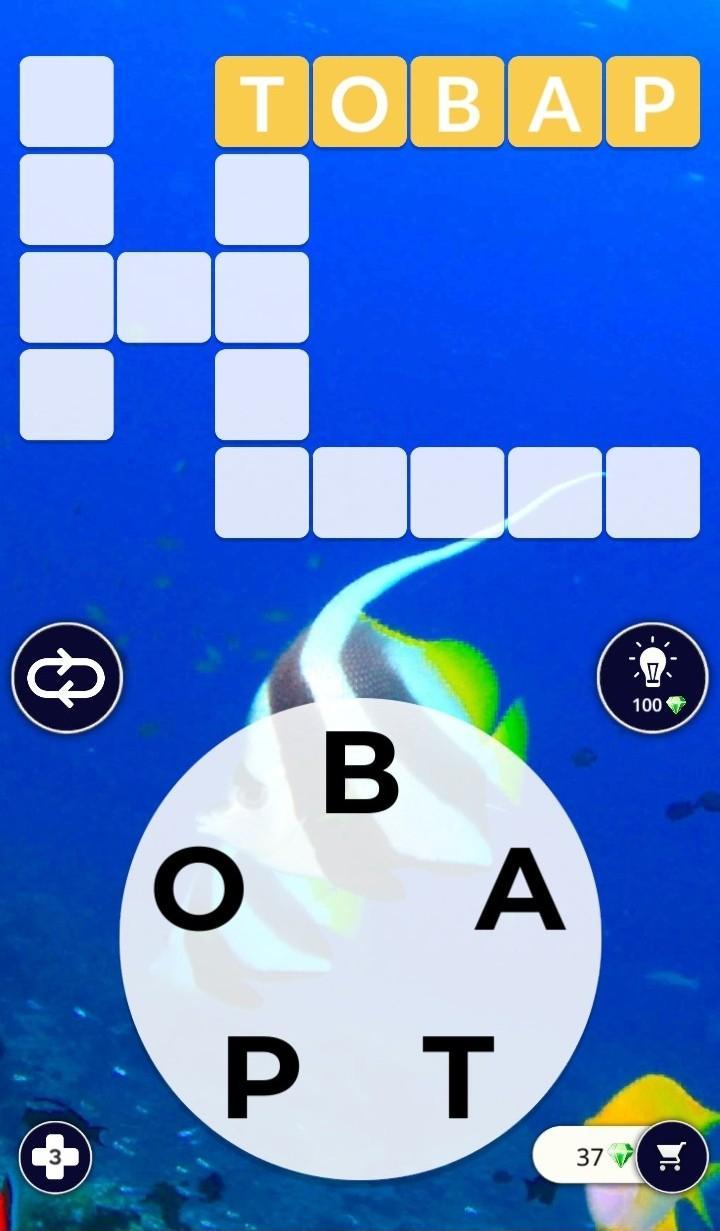
Task: Click the solved yellow A tile
Action: pos(555,102)
